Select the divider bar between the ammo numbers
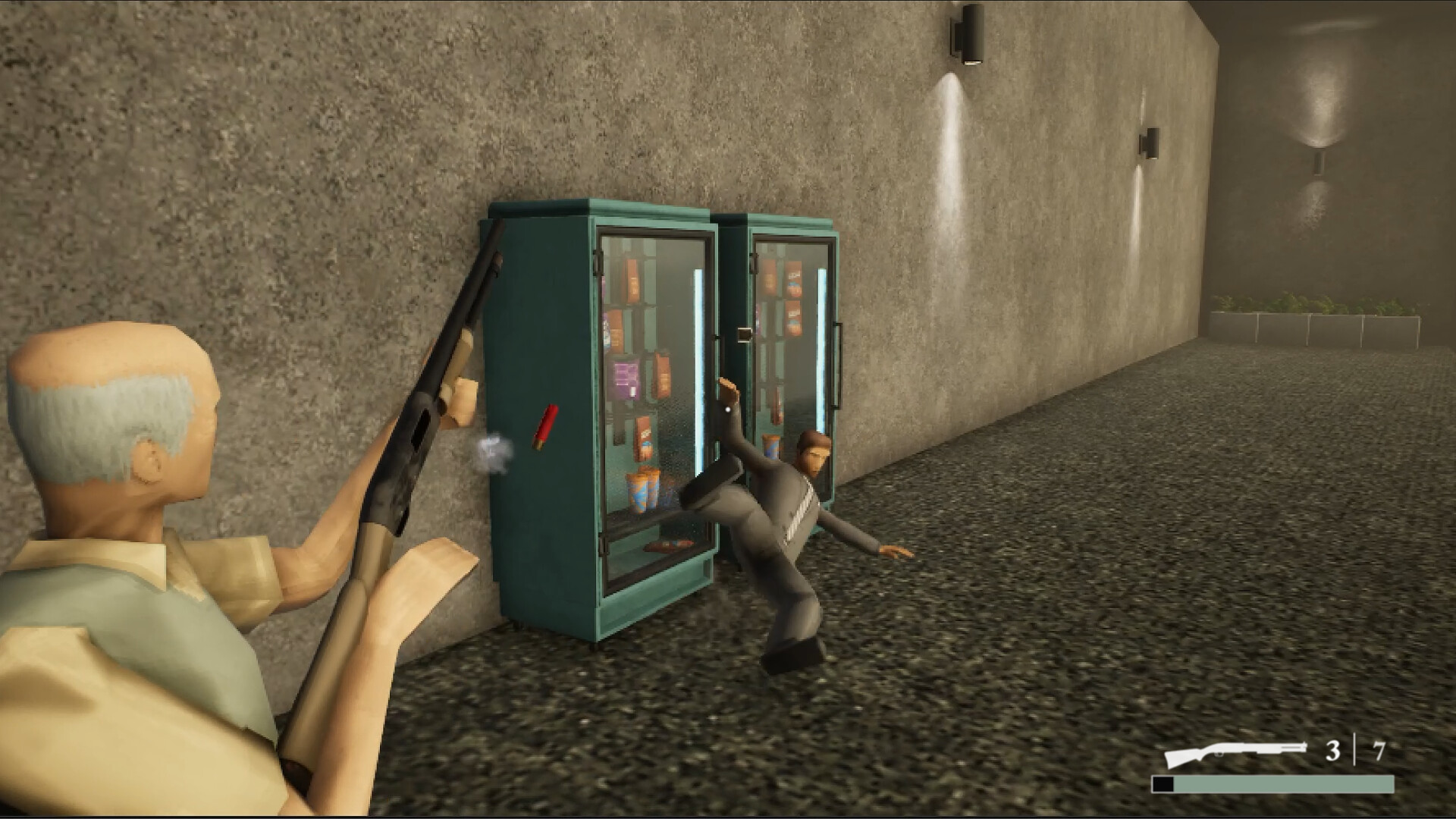Image resolution: width=1456 pixels, height=819 pixels. (1355, 749)
